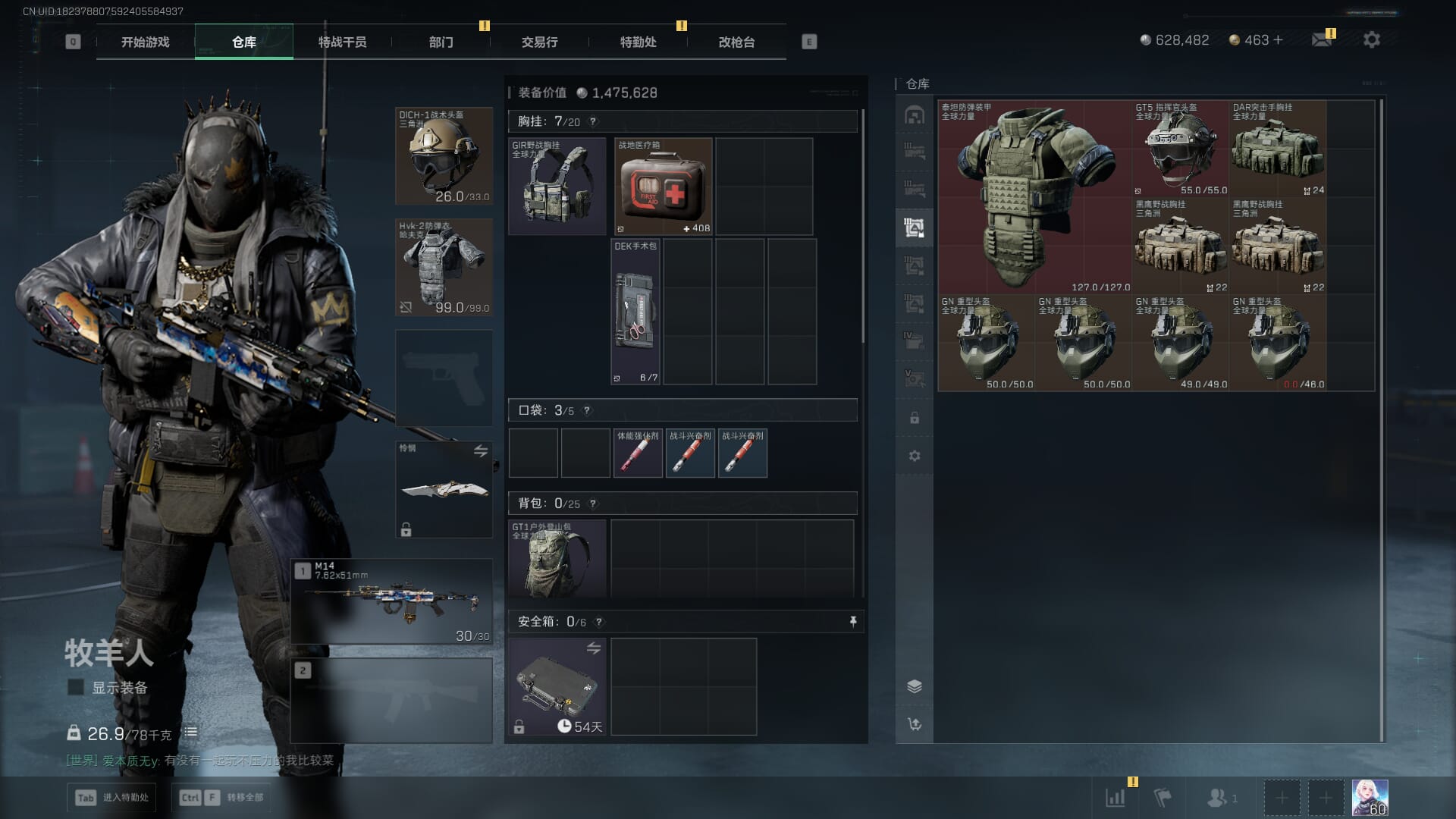Pick the 战地医疗箱 first aid kit
The height and width of the screenshot is (819, 1456).
[x=663, y=187]
